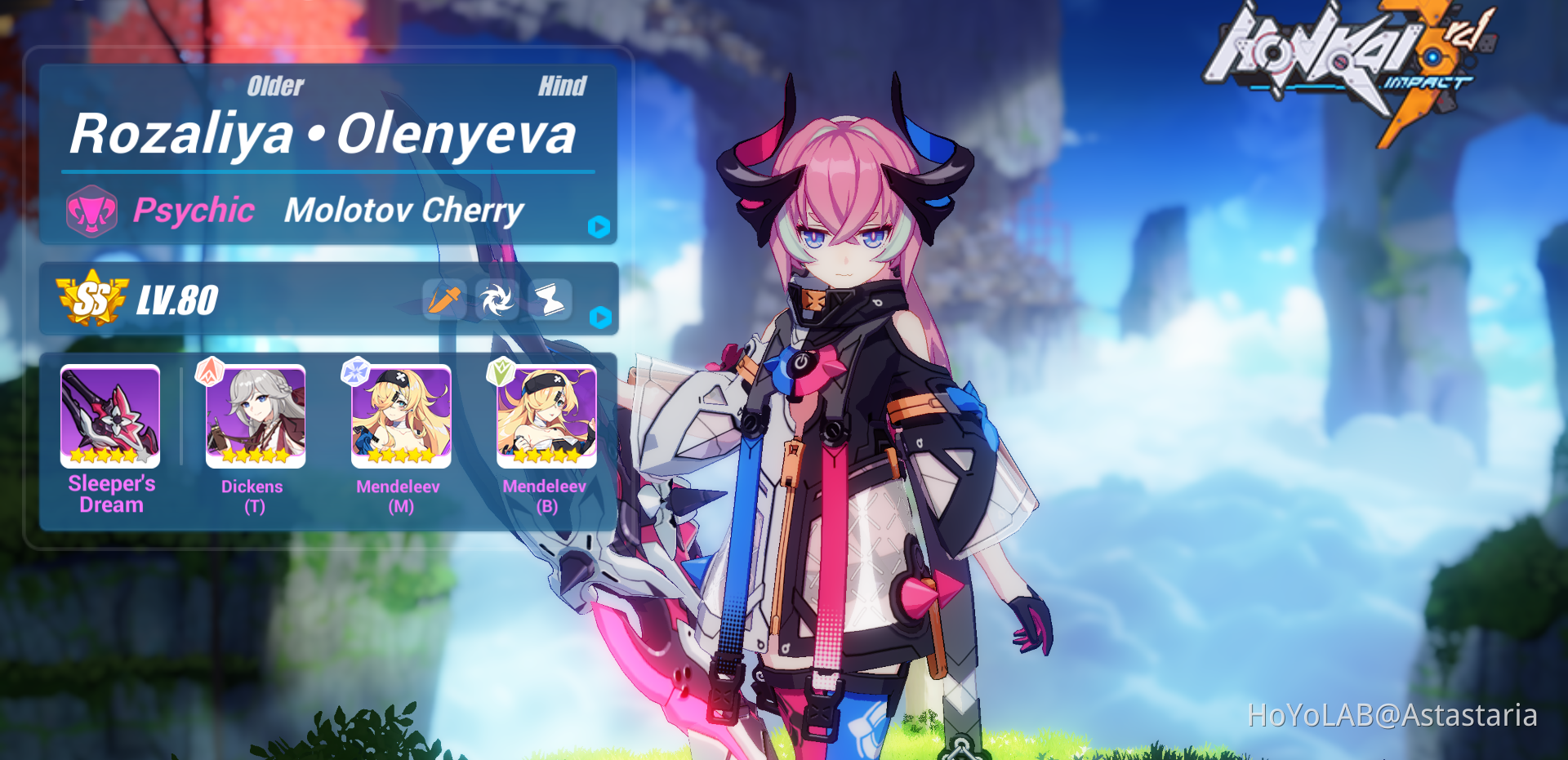Expand the LV.80 stats panel arrow
Image resolution: width=1568 pixels, height=760 pixels.
[600, 318]
